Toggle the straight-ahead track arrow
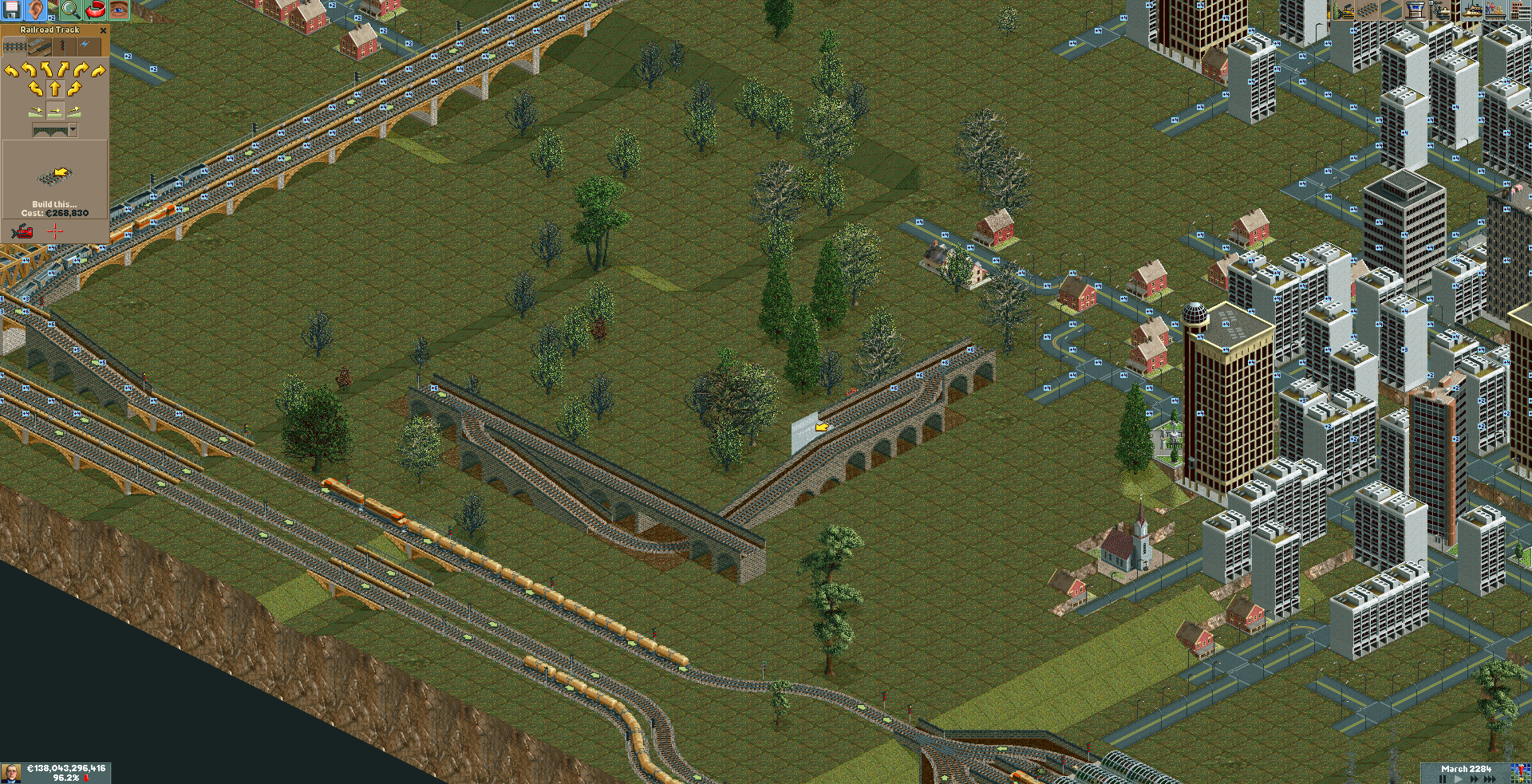The width and height of the screenshot is (1532, 784). [x=55, y=87]
